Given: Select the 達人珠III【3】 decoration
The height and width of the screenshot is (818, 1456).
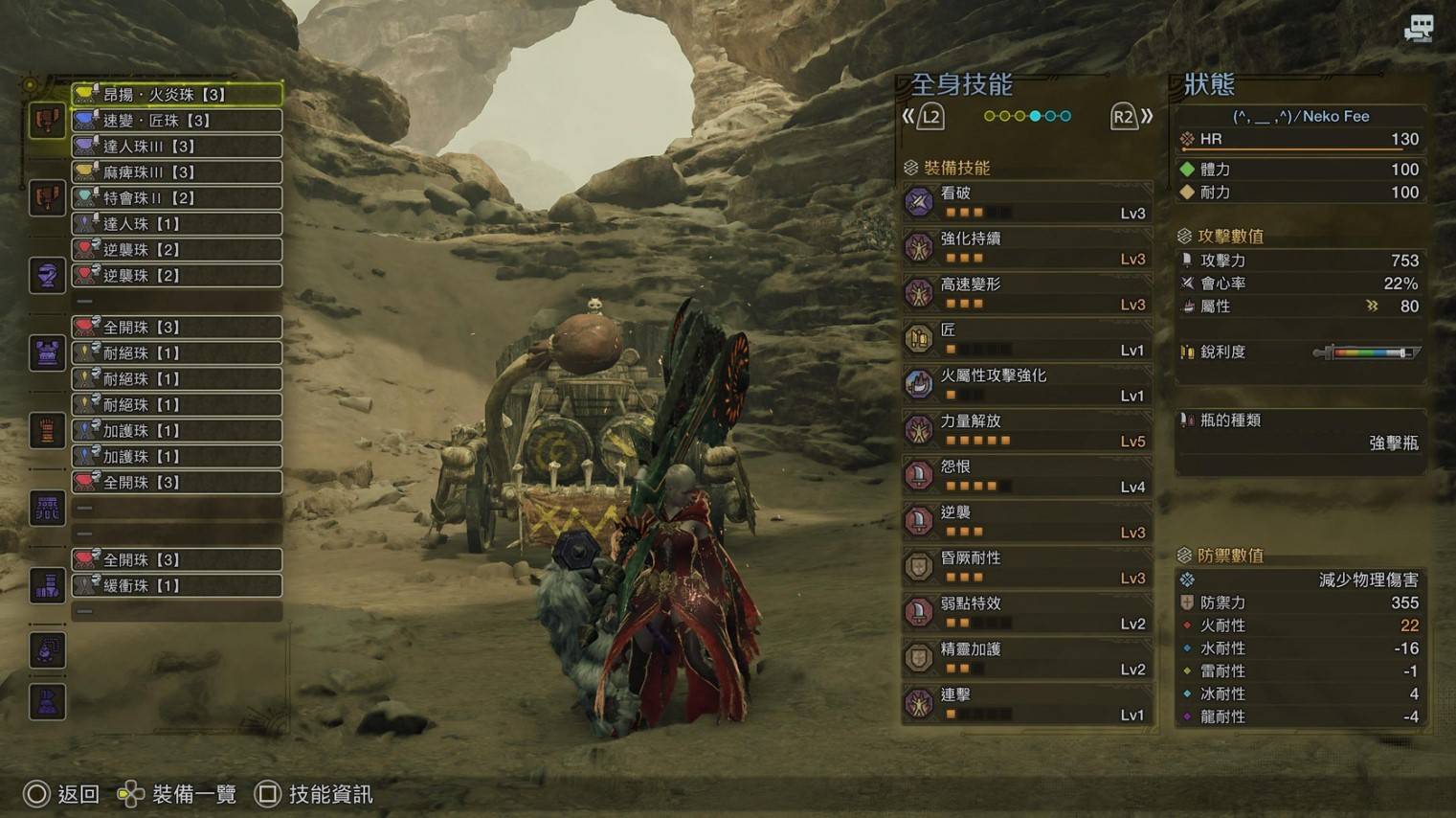Looking at the screenshot, I should click(177, 147).
